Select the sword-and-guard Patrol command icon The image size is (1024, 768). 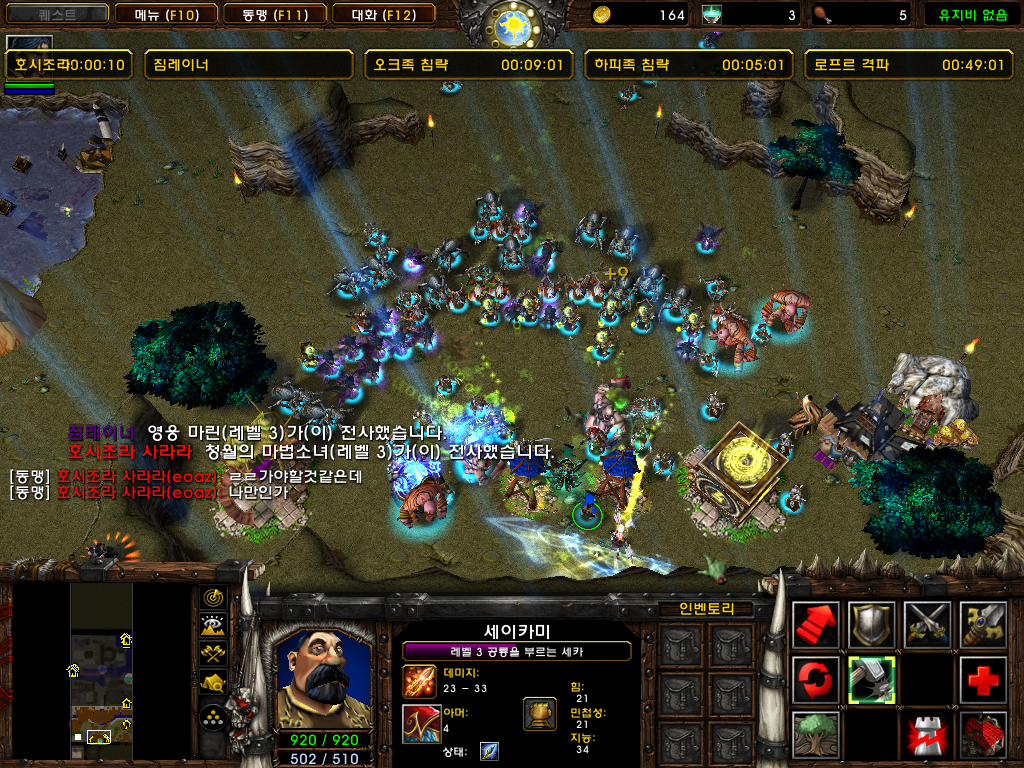[x=983, y=625]
